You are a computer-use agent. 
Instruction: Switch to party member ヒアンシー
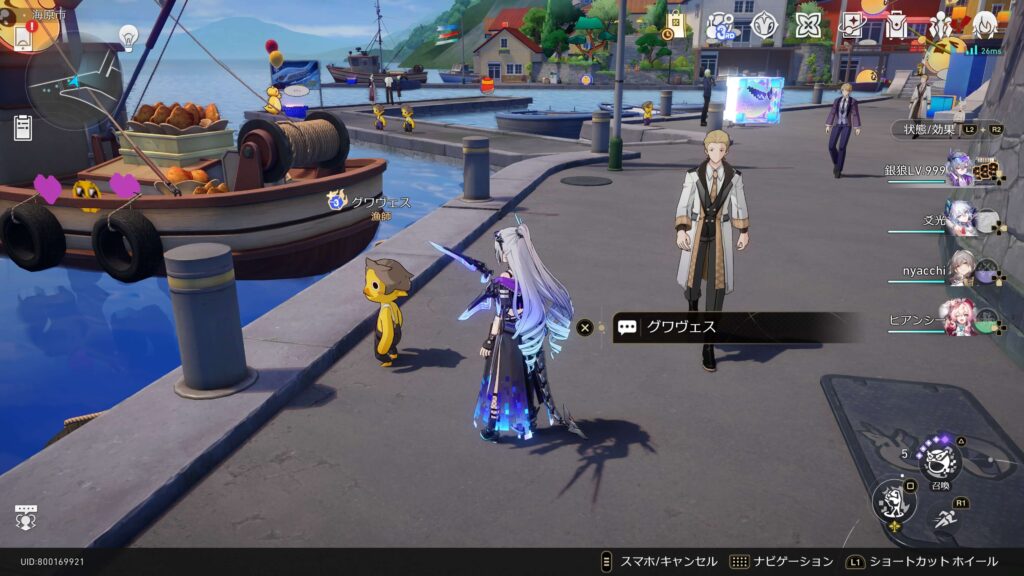[x=962, y=317]
